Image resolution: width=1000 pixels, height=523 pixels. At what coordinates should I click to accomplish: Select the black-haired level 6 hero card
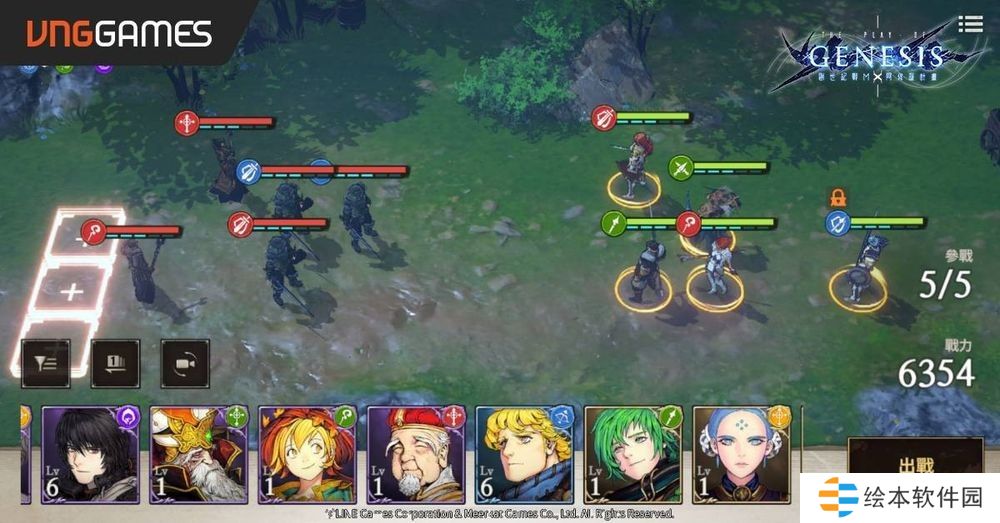(x=90, y=453)
